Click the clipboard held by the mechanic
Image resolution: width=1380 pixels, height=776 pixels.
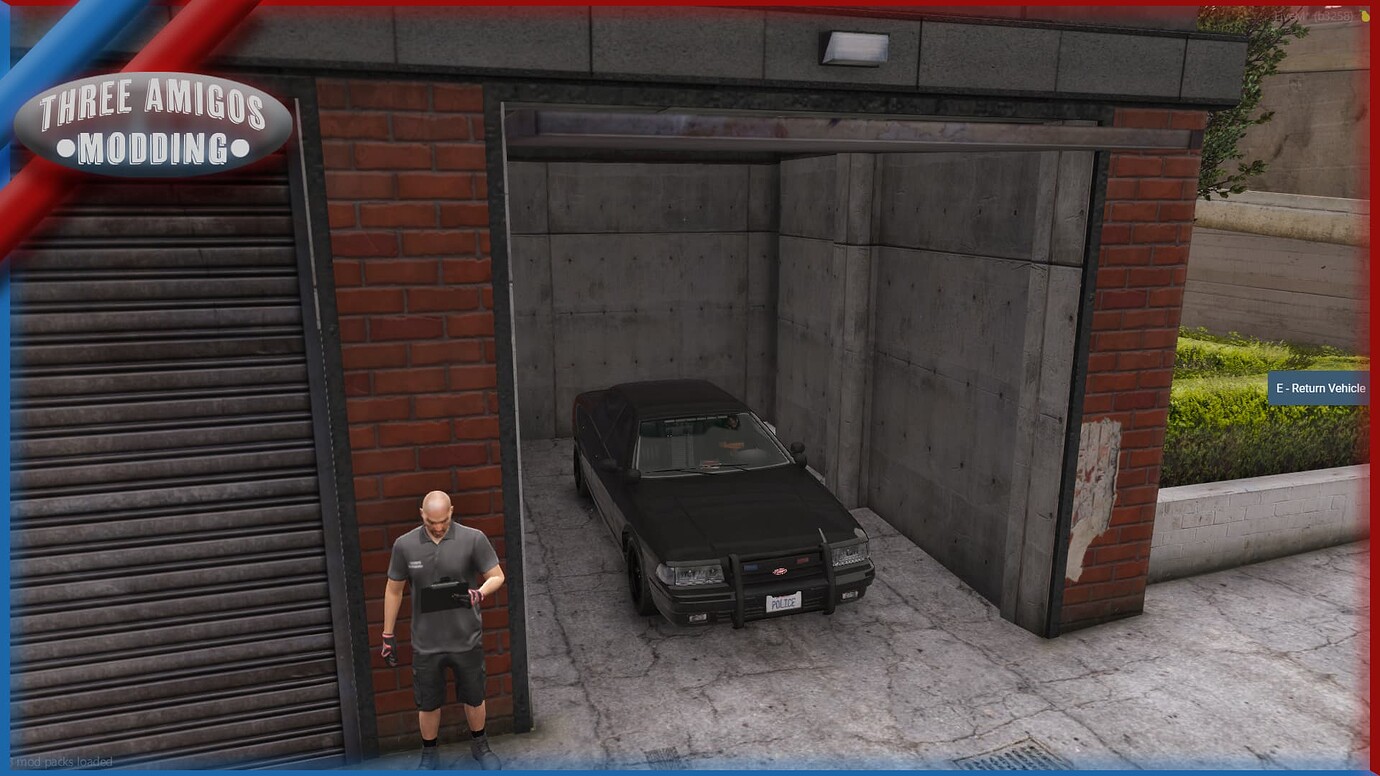[444, 597]
